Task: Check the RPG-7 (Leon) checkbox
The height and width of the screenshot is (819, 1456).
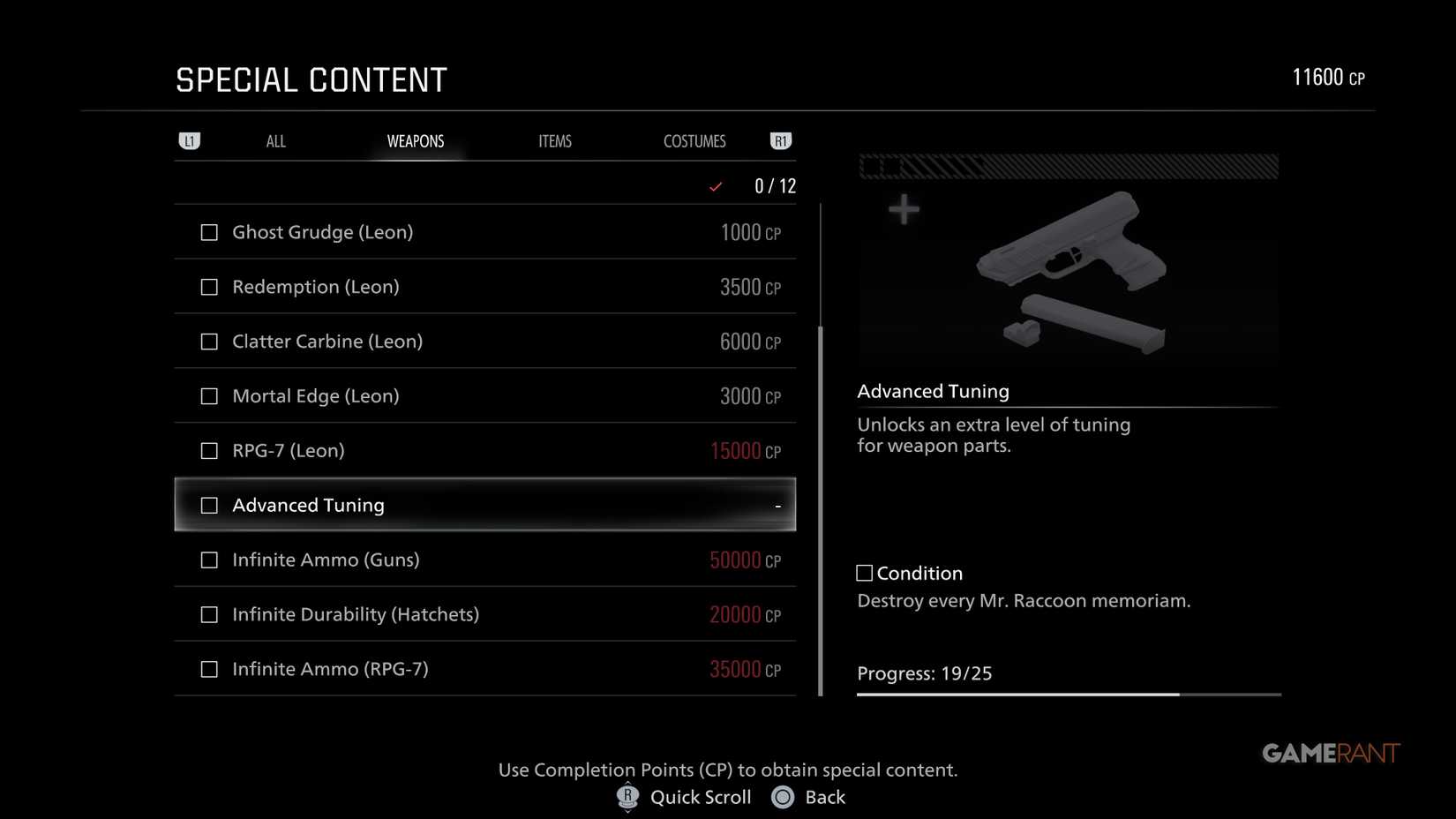Action: (x=208, y=450)
